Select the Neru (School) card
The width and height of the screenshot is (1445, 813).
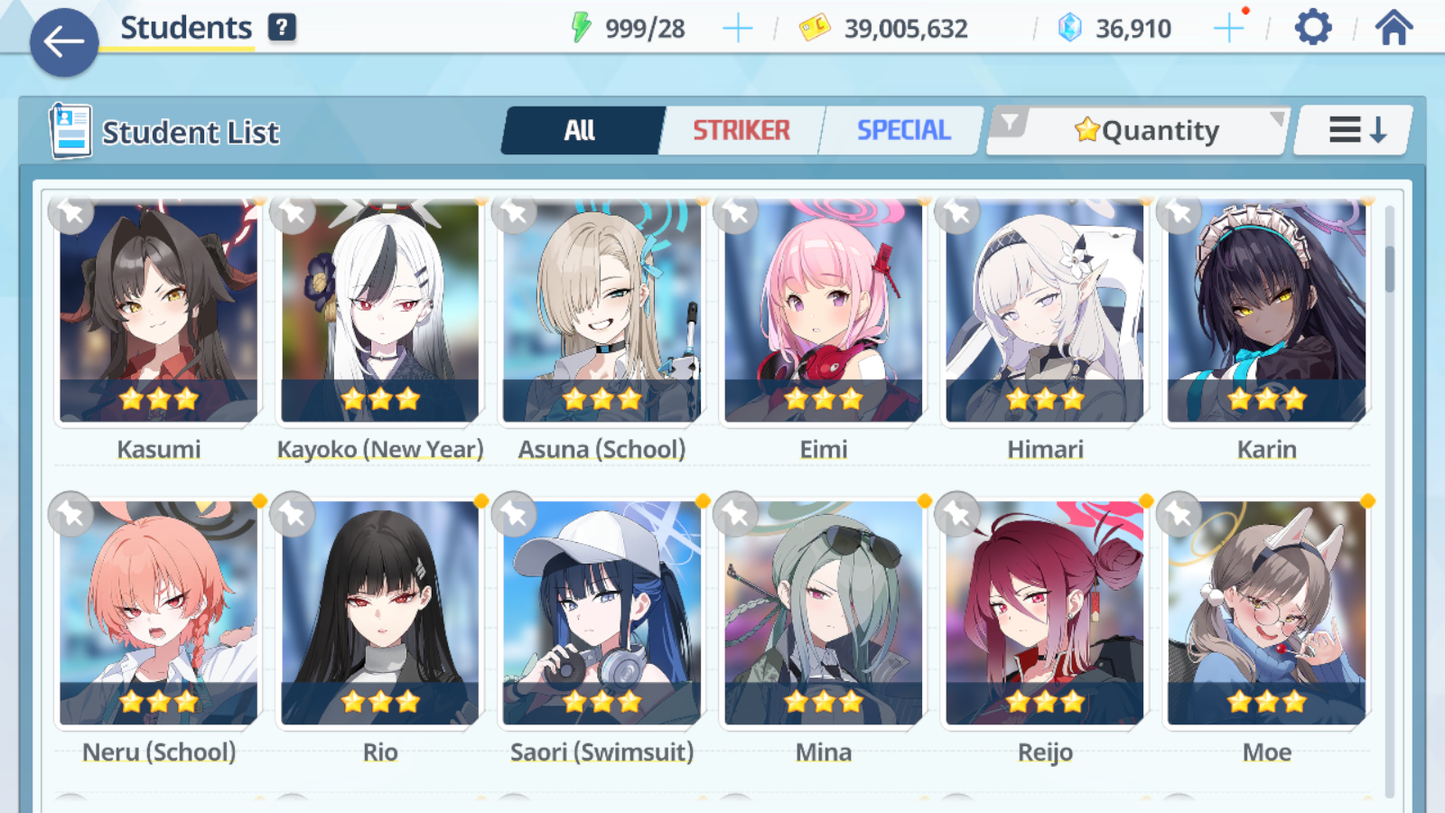pos(158,614)
